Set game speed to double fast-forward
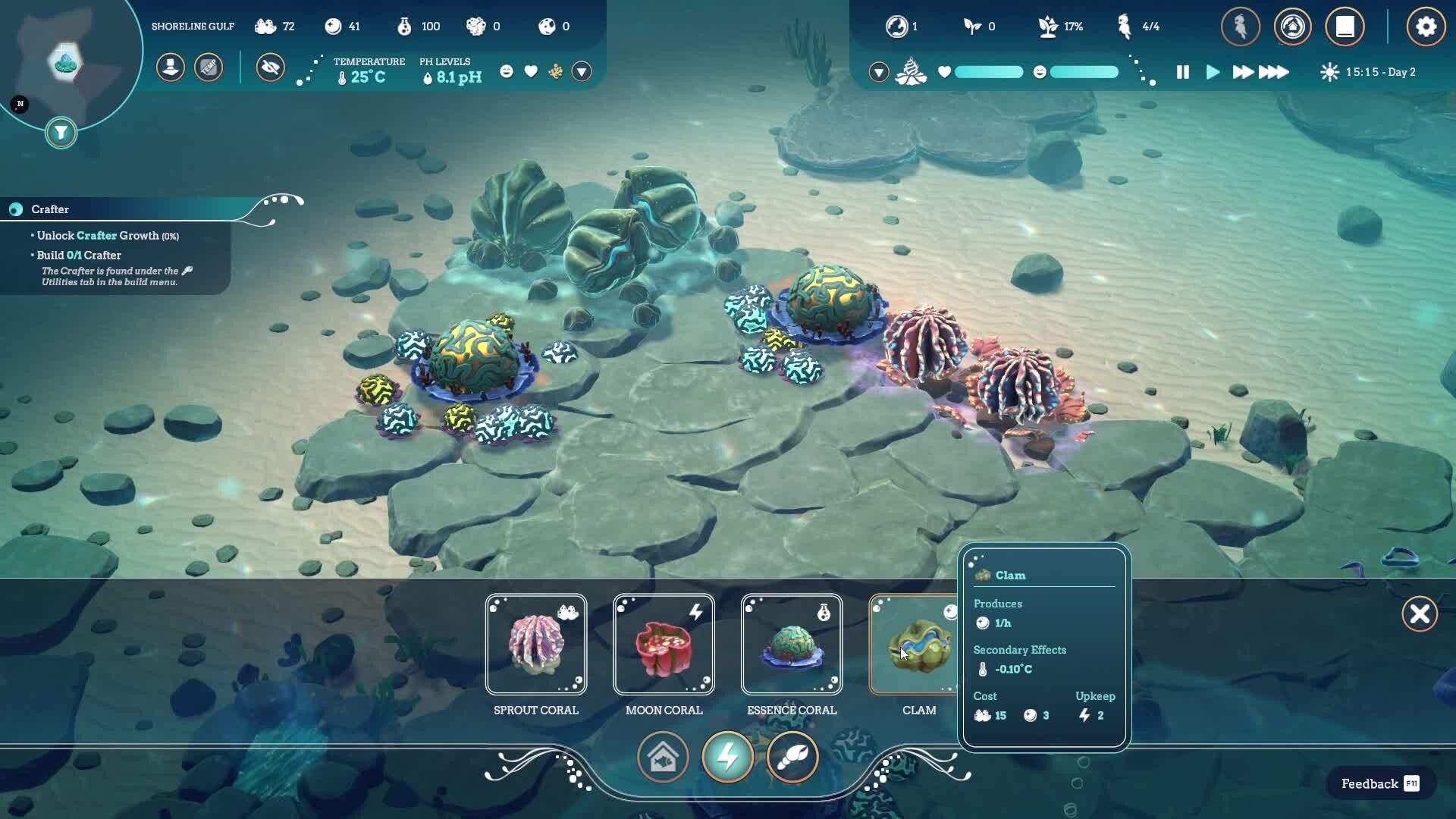The height and width of the screenshot is (819, 1456). point(1242,72)
